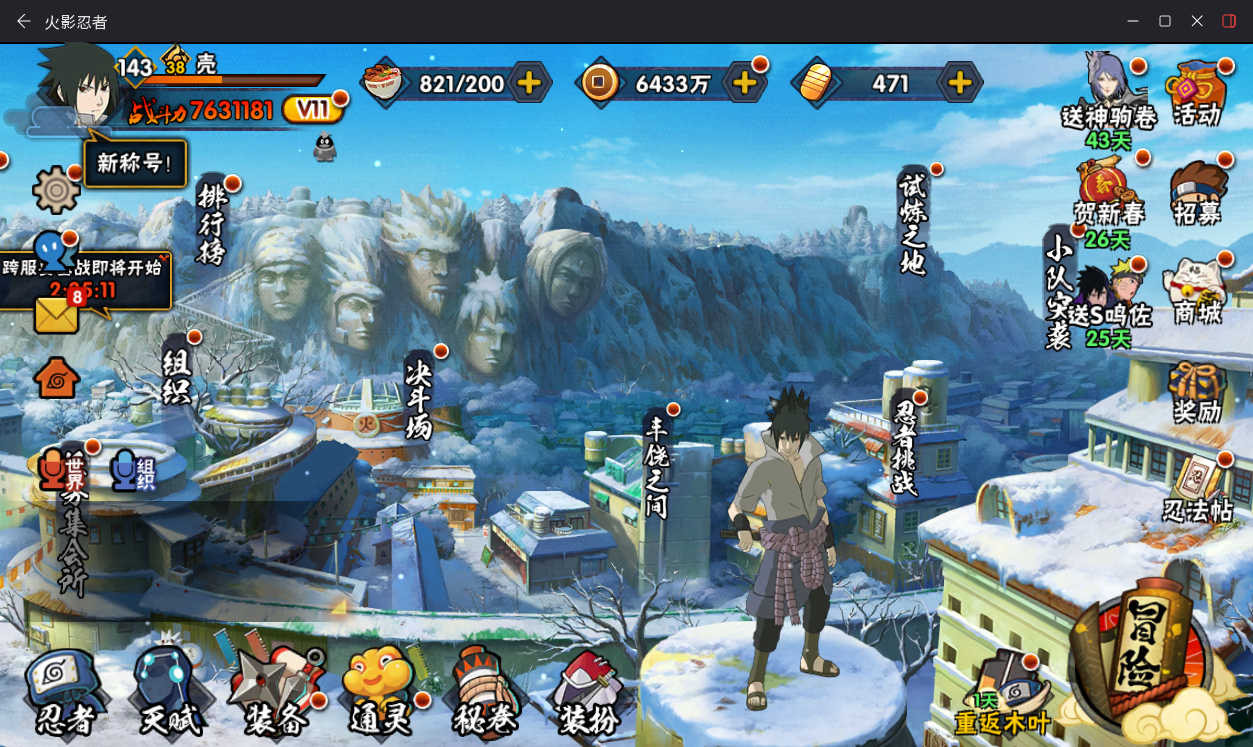Open the 奖励 rewards gift box
Screen dimensions: 1253x747
click(1197, 392)
